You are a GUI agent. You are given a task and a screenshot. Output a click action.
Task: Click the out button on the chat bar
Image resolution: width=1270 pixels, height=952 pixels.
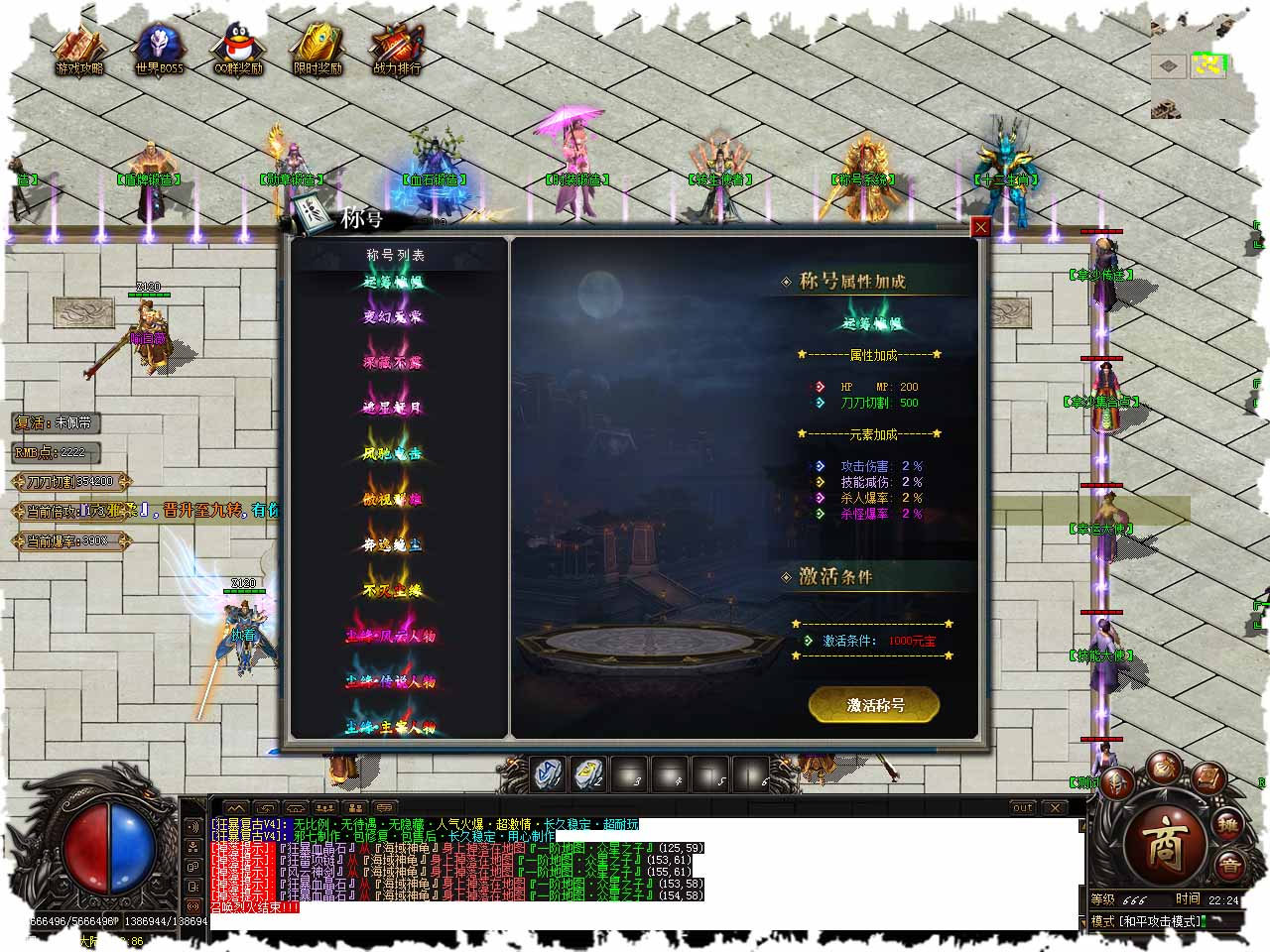[1022, 808]
